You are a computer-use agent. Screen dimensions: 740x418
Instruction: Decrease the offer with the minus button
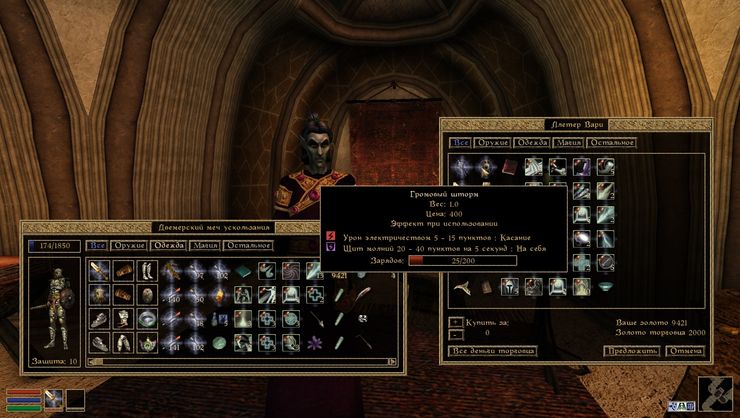pos(454,335)
